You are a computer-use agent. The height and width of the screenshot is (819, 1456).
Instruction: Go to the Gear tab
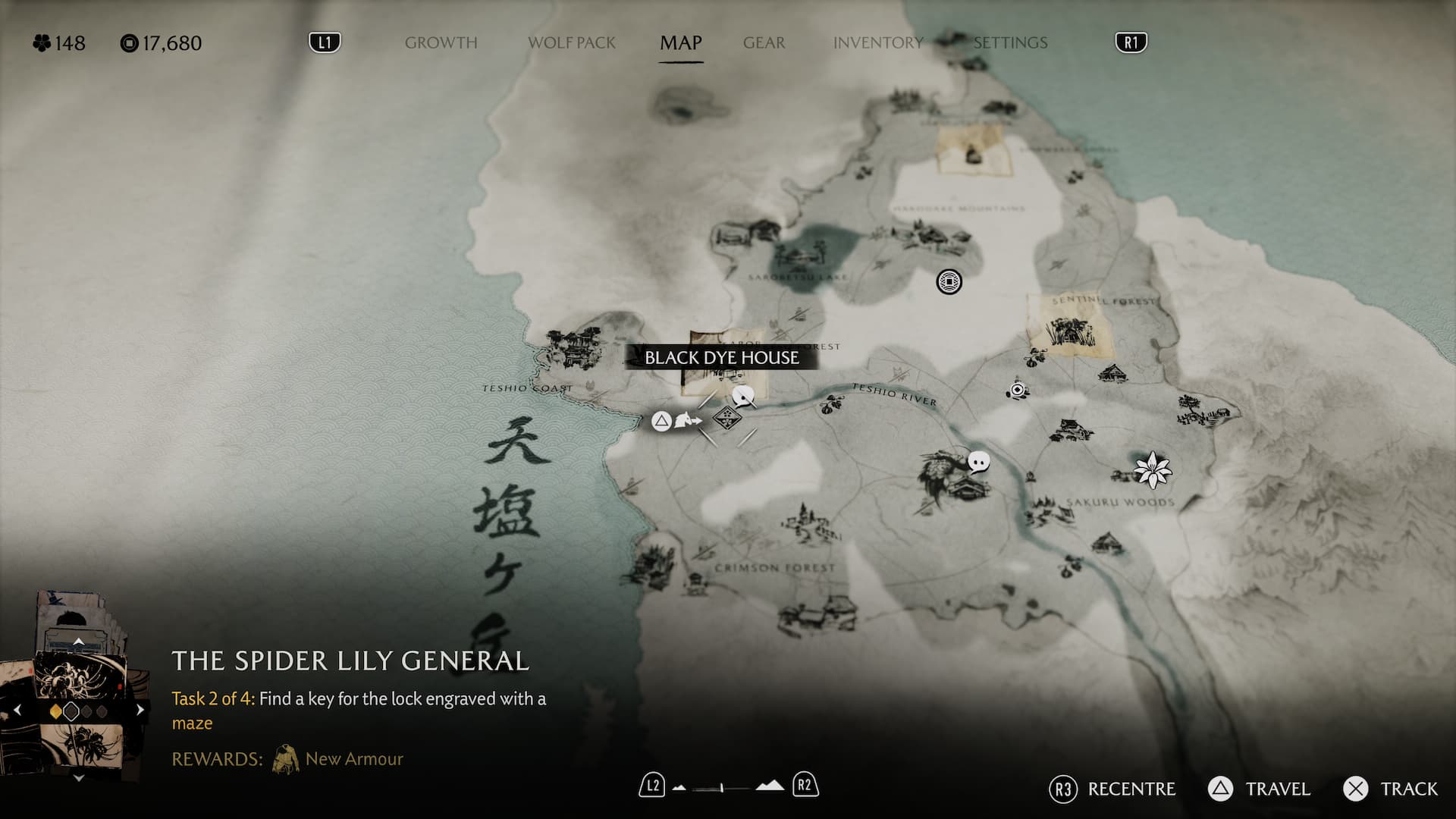(764, 43)
